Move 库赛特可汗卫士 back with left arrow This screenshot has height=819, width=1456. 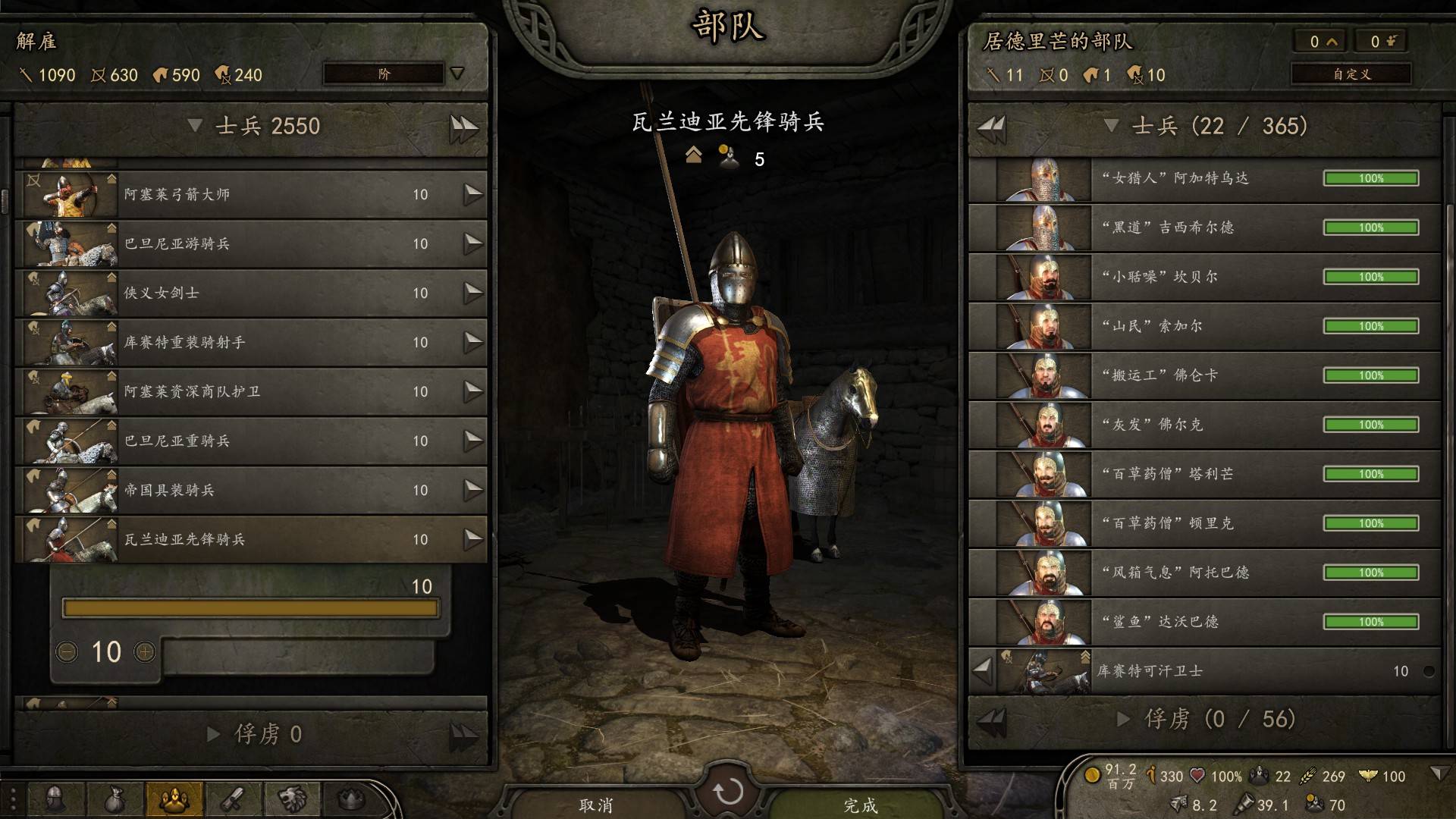983,670
